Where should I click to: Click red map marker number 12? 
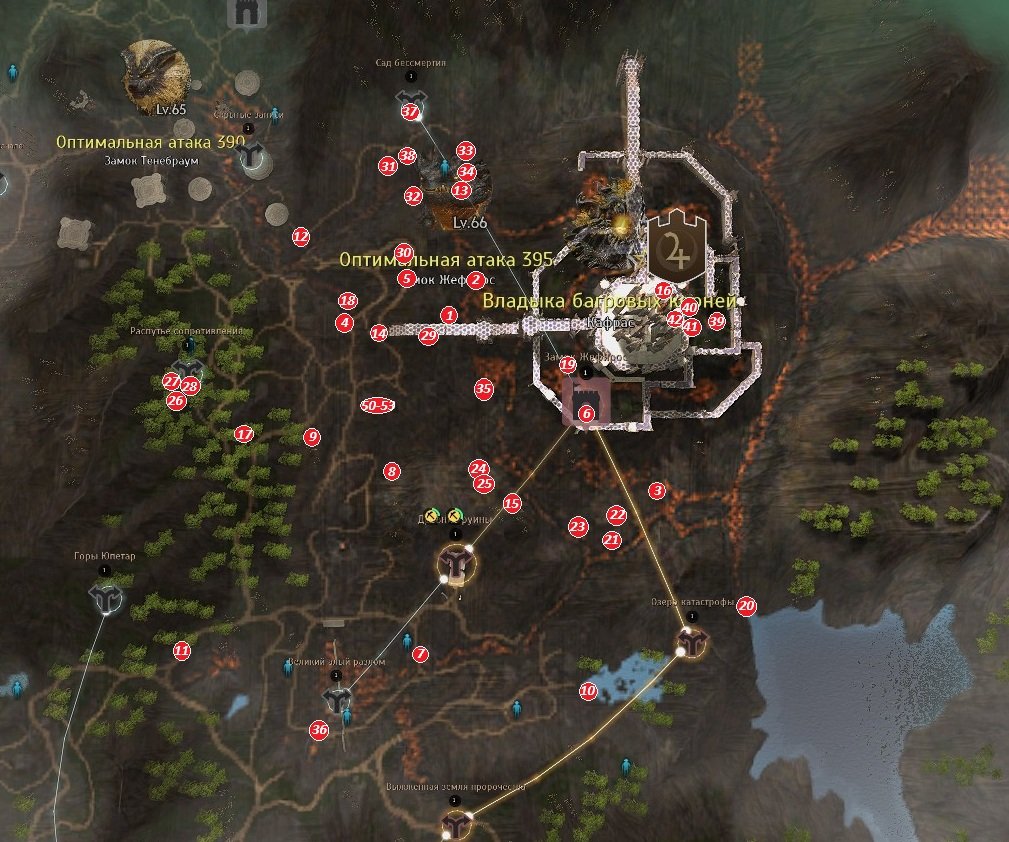[x=301, y=237]
